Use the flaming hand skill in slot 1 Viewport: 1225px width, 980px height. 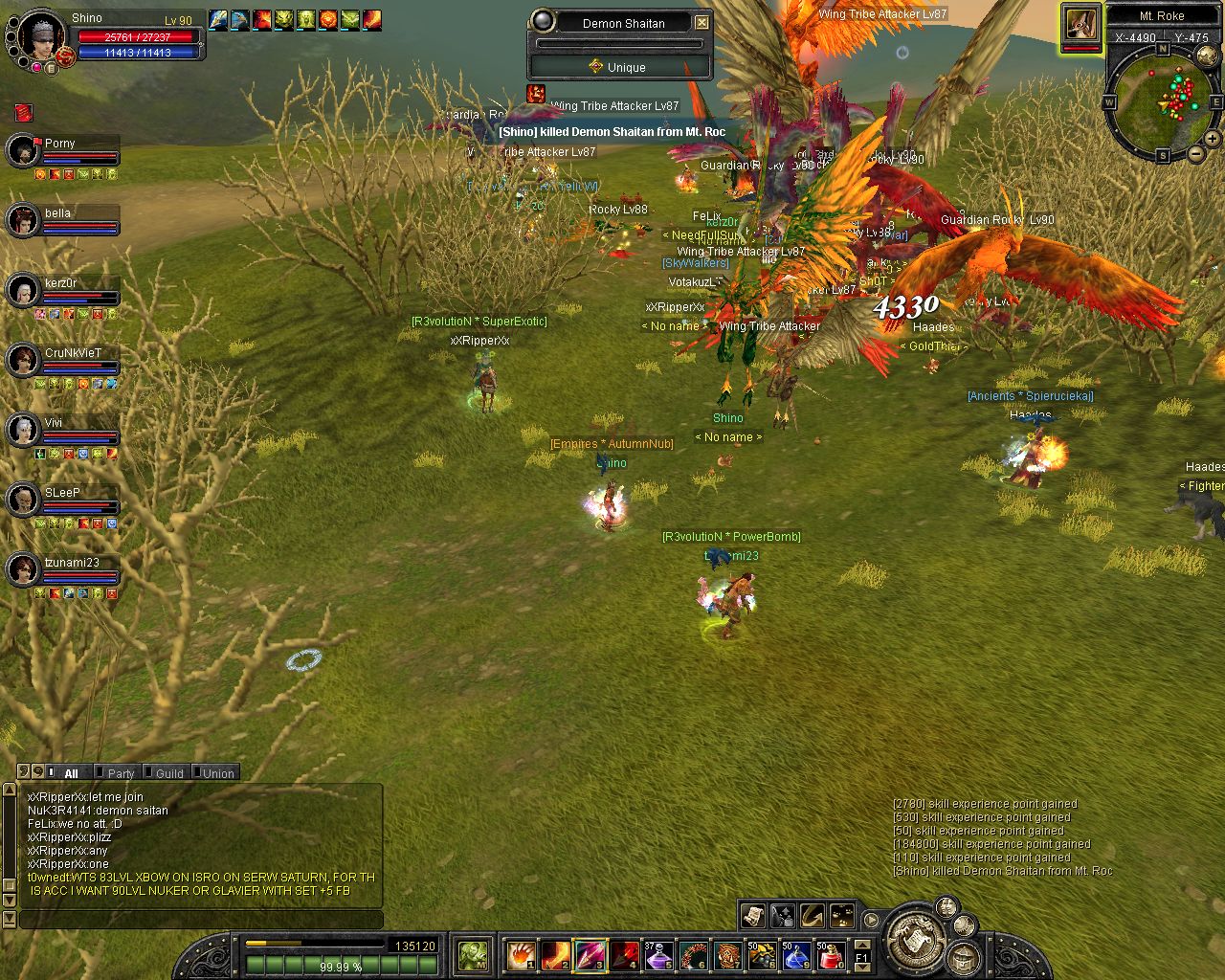tap(521, 954)
